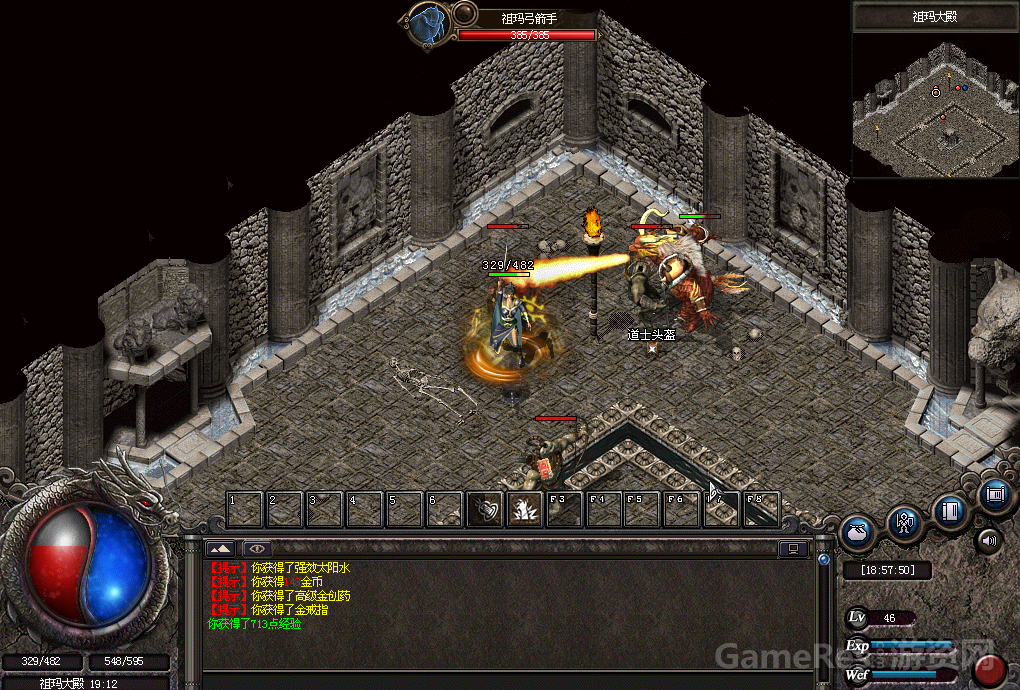Click the scroll icon button

pos(995,493)
